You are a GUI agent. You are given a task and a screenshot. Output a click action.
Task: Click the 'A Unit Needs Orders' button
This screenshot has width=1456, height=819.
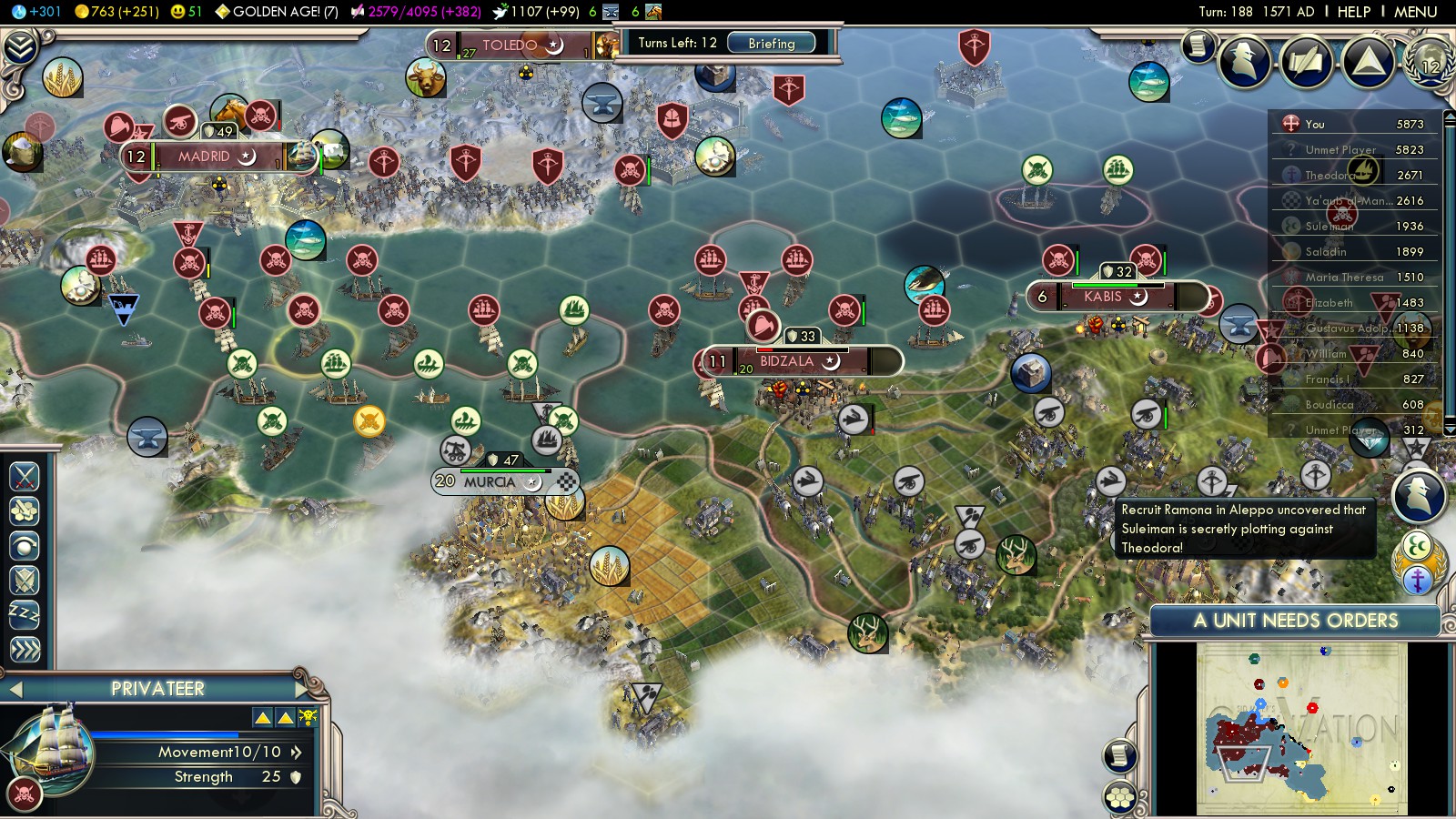tap(1295, 621)
